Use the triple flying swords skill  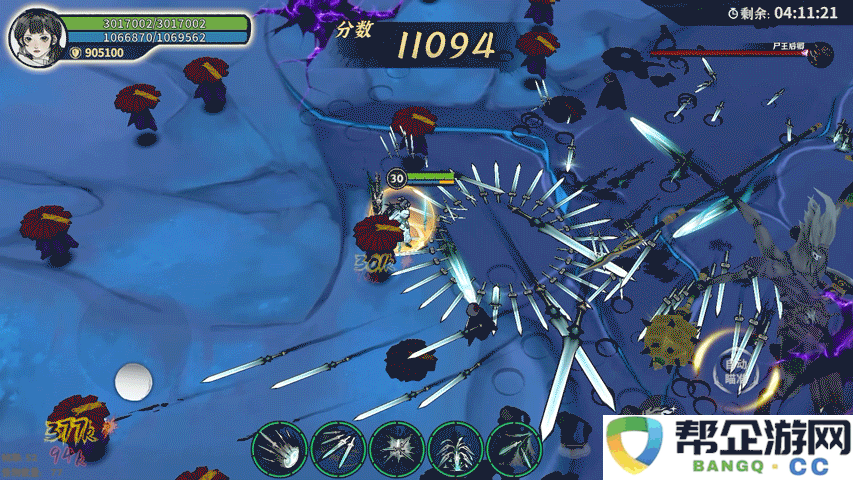tap(338, 448)
